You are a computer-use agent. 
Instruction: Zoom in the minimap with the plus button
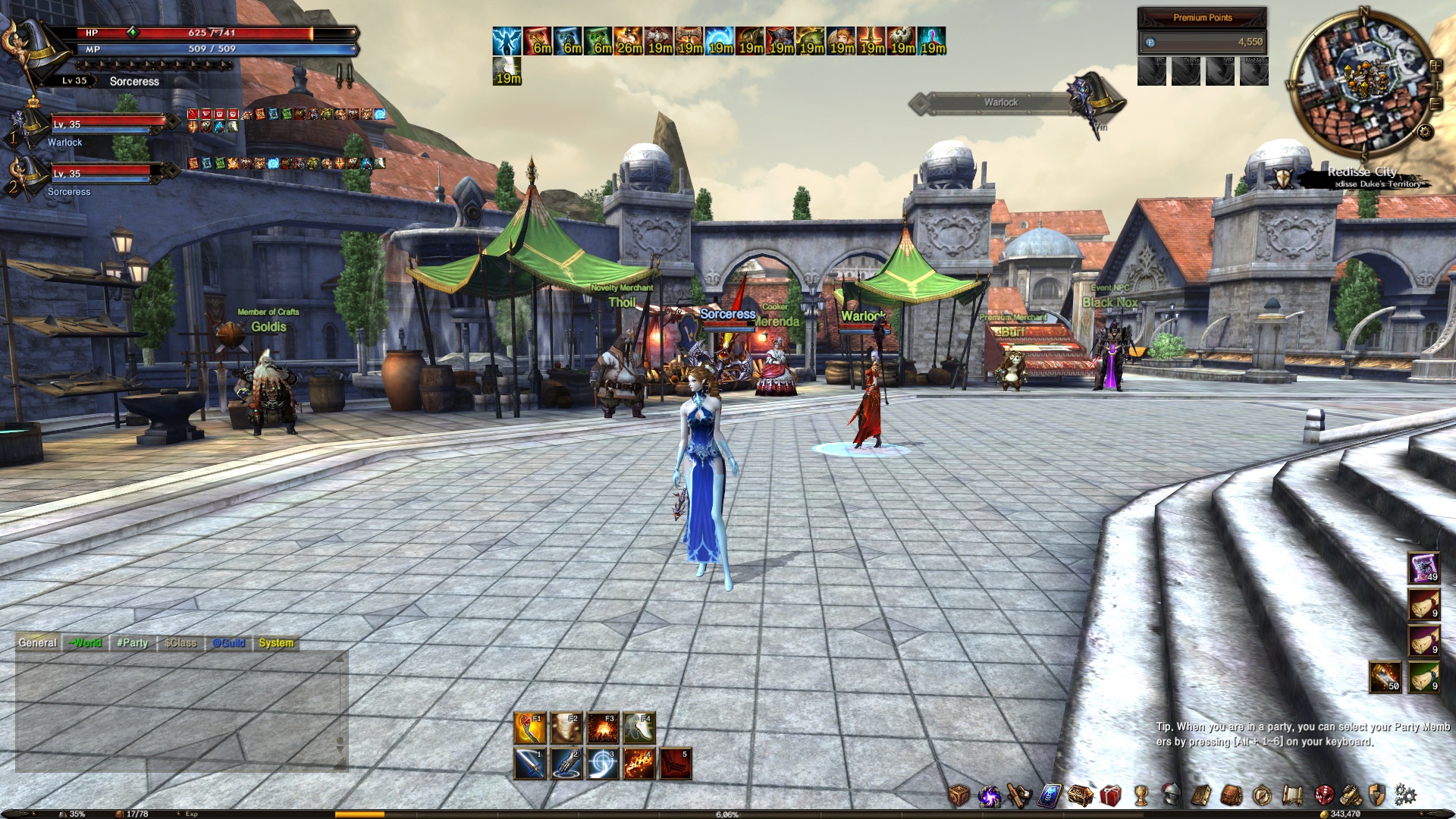1436,65
